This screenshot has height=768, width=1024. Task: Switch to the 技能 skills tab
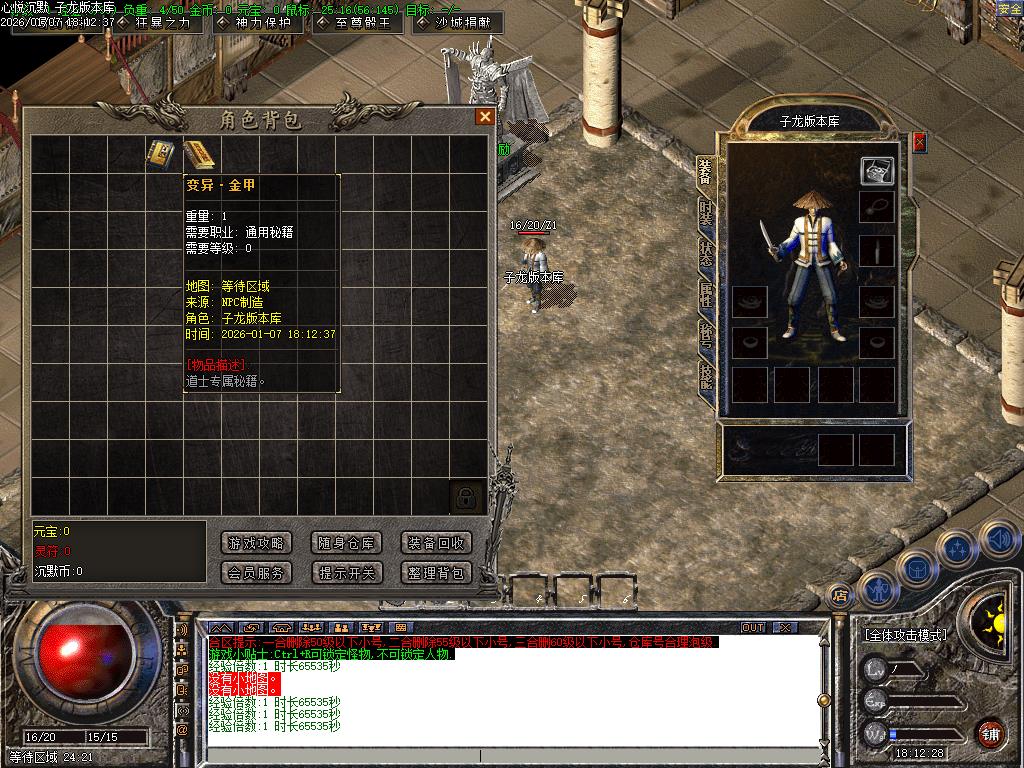click(706, 375)
